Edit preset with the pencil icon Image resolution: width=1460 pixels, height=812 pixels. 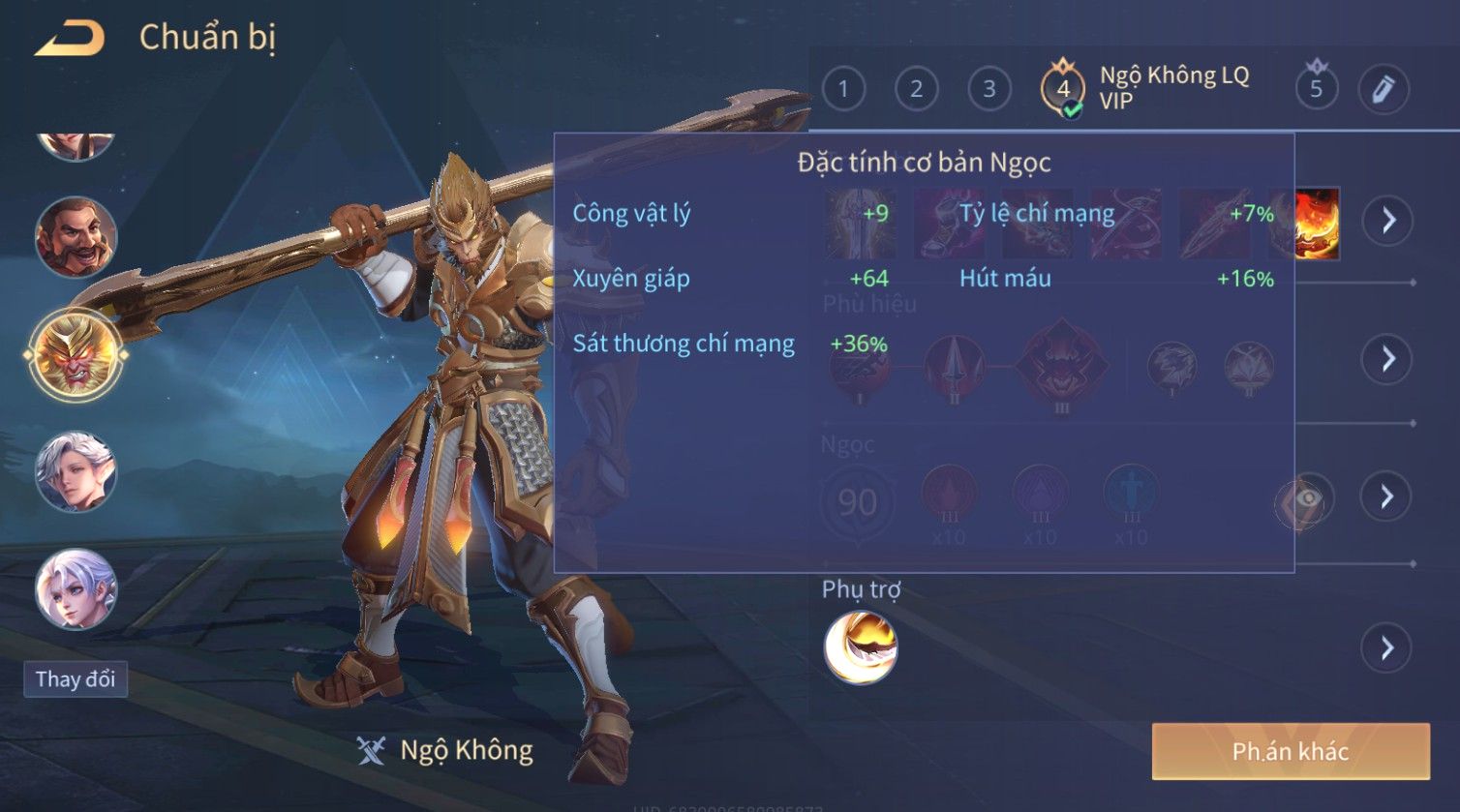[1383, 90]
